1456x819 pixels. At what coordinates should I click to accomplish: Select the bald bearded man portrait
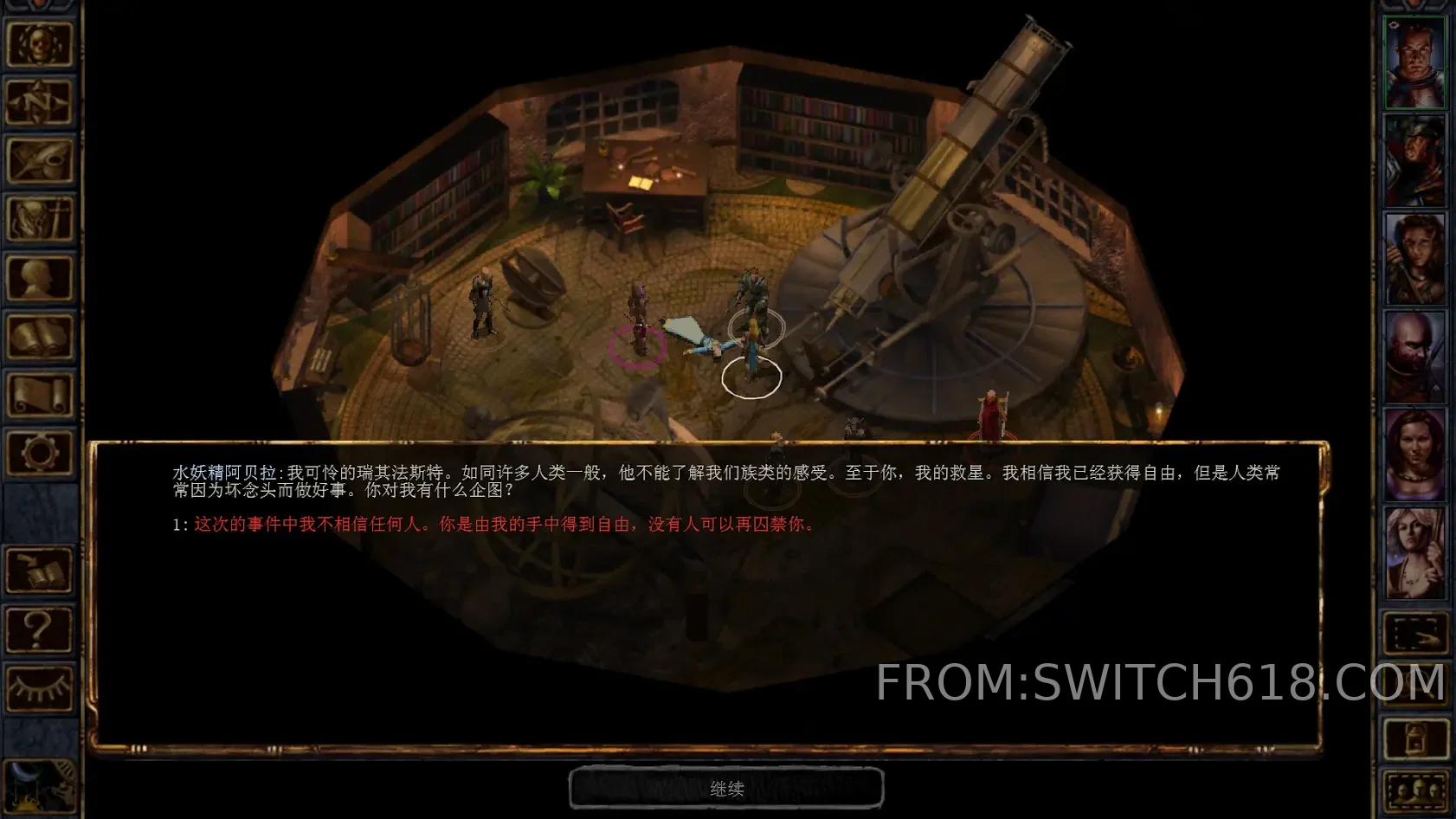(1414, 356)
